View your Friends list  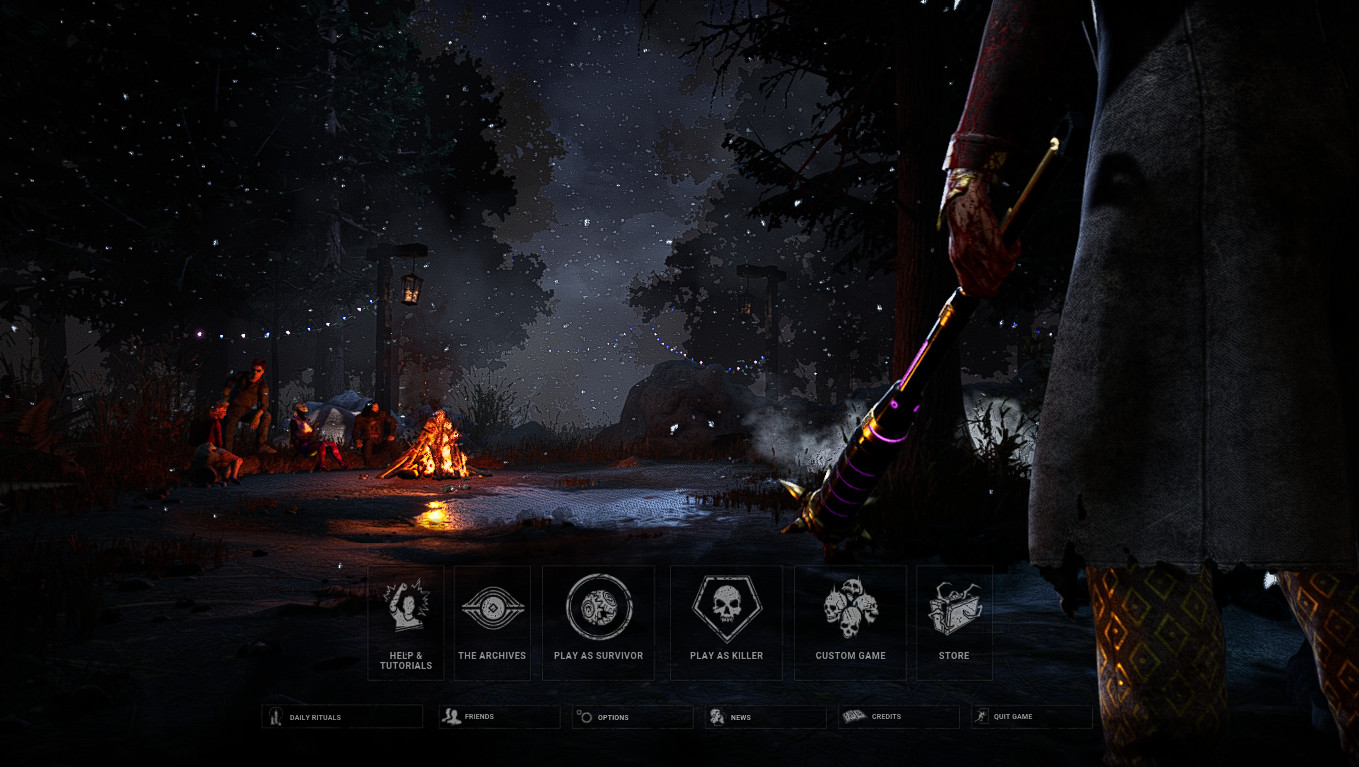pos(498,716)
